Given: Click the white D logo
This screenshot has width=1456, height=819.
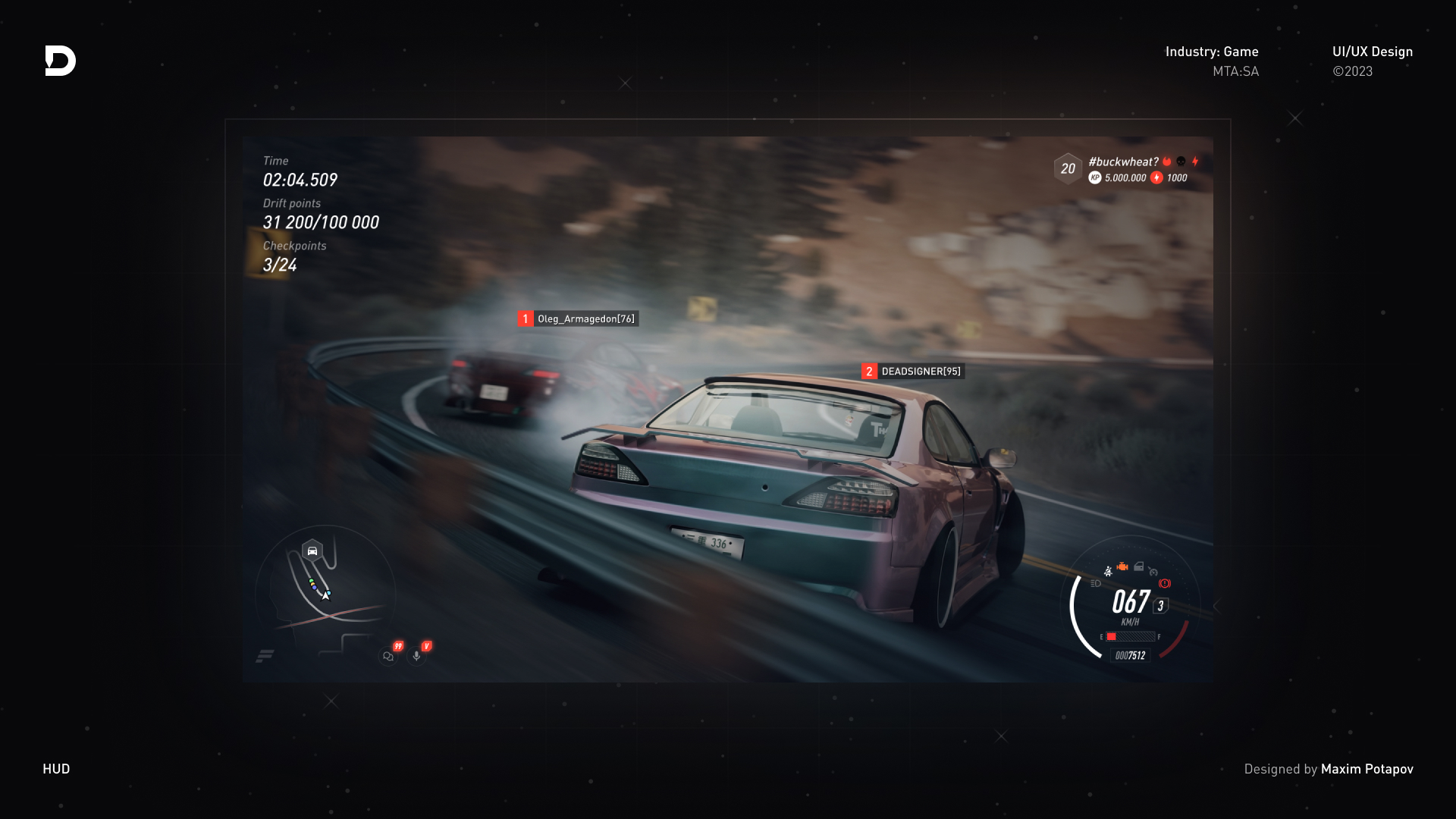Looking at the screenshot, I should click(x=61, y=61).
